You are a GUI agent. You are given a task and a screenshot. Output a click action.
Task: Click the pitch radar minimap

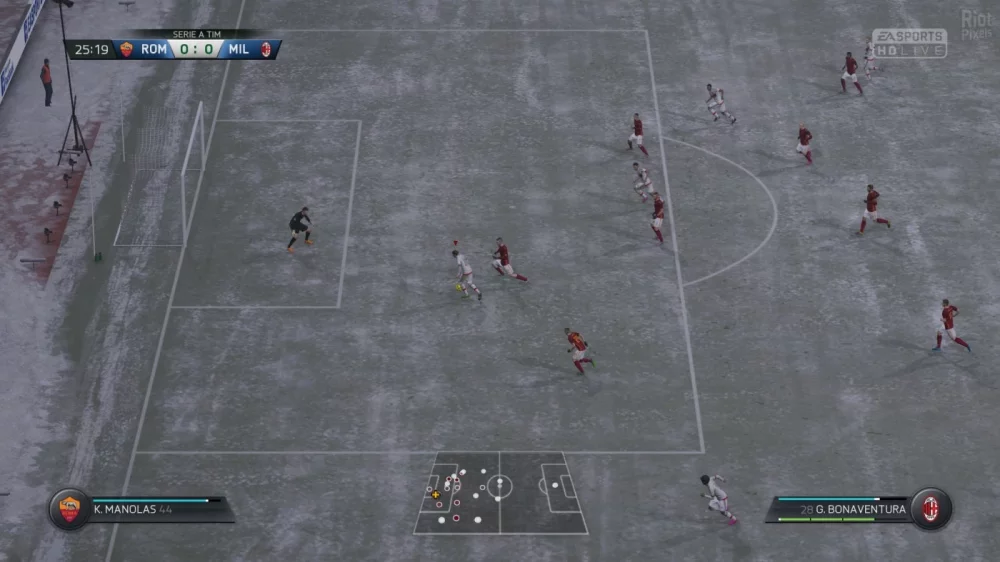click(500, 492)
